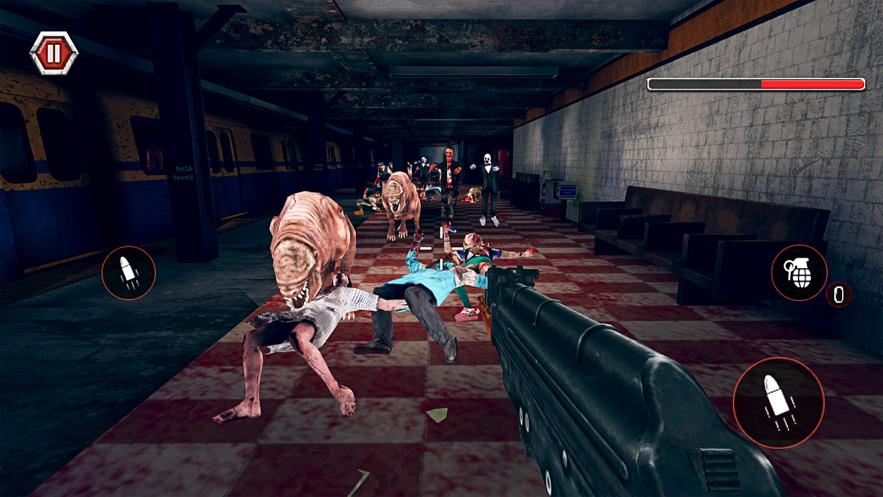This screenshot has width=883, height=497.
Task: Throw a grenade using the grenade icon
Action: point(799,273)
